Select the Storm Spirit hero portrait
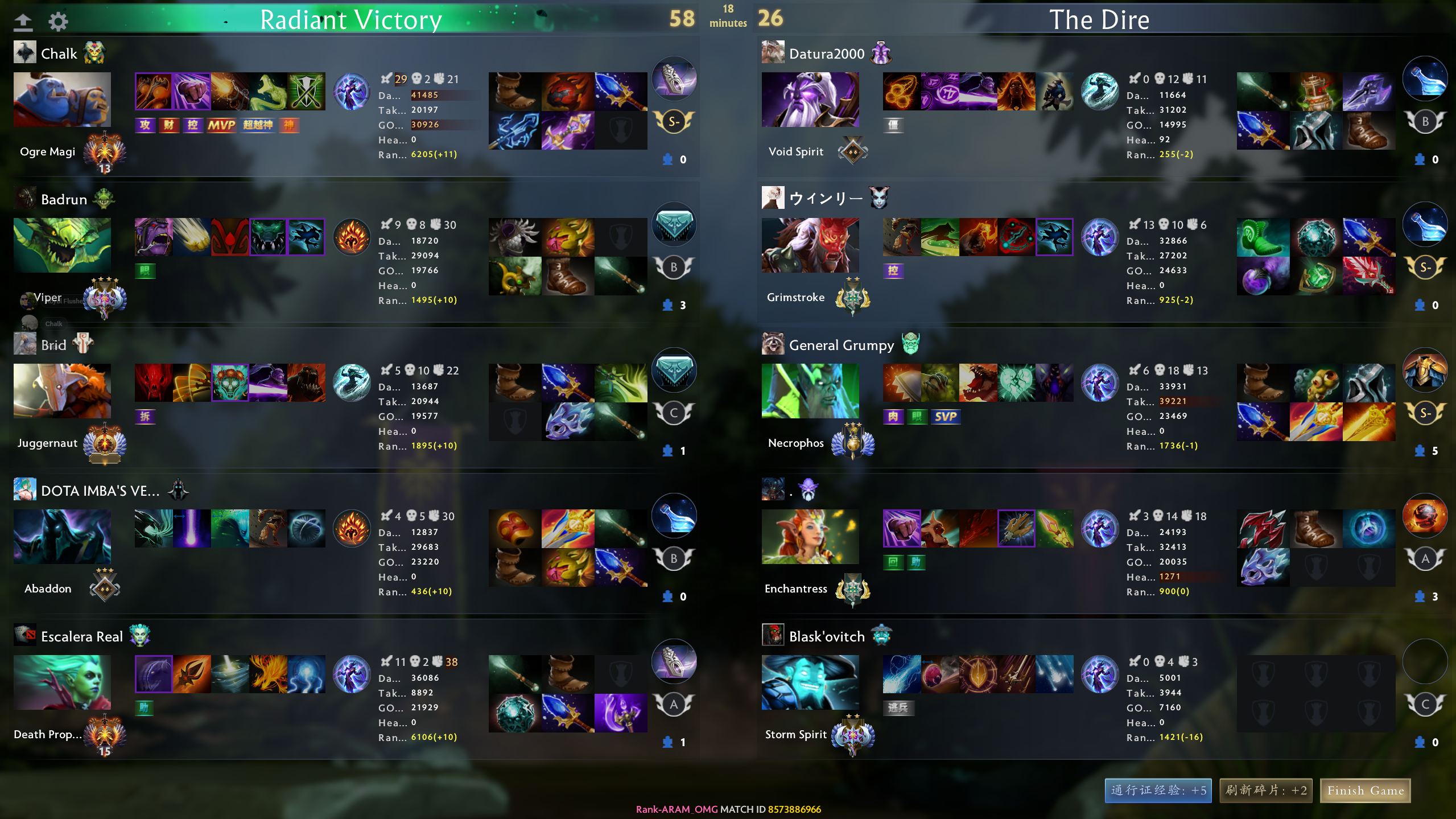Screen dimensions: 1456x819 810,682
